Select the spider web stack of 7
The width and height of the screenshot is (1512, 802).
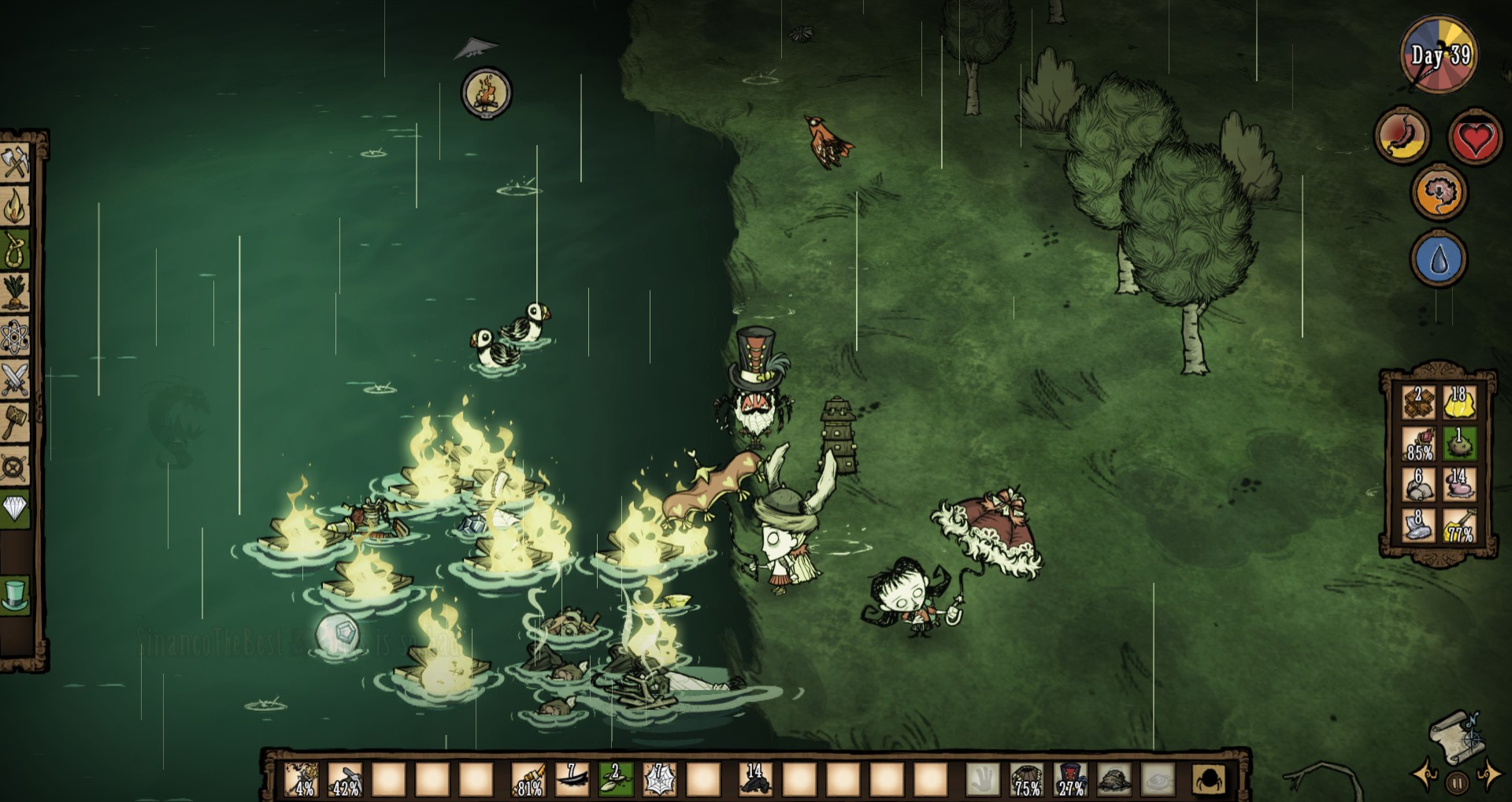[658, 779]
